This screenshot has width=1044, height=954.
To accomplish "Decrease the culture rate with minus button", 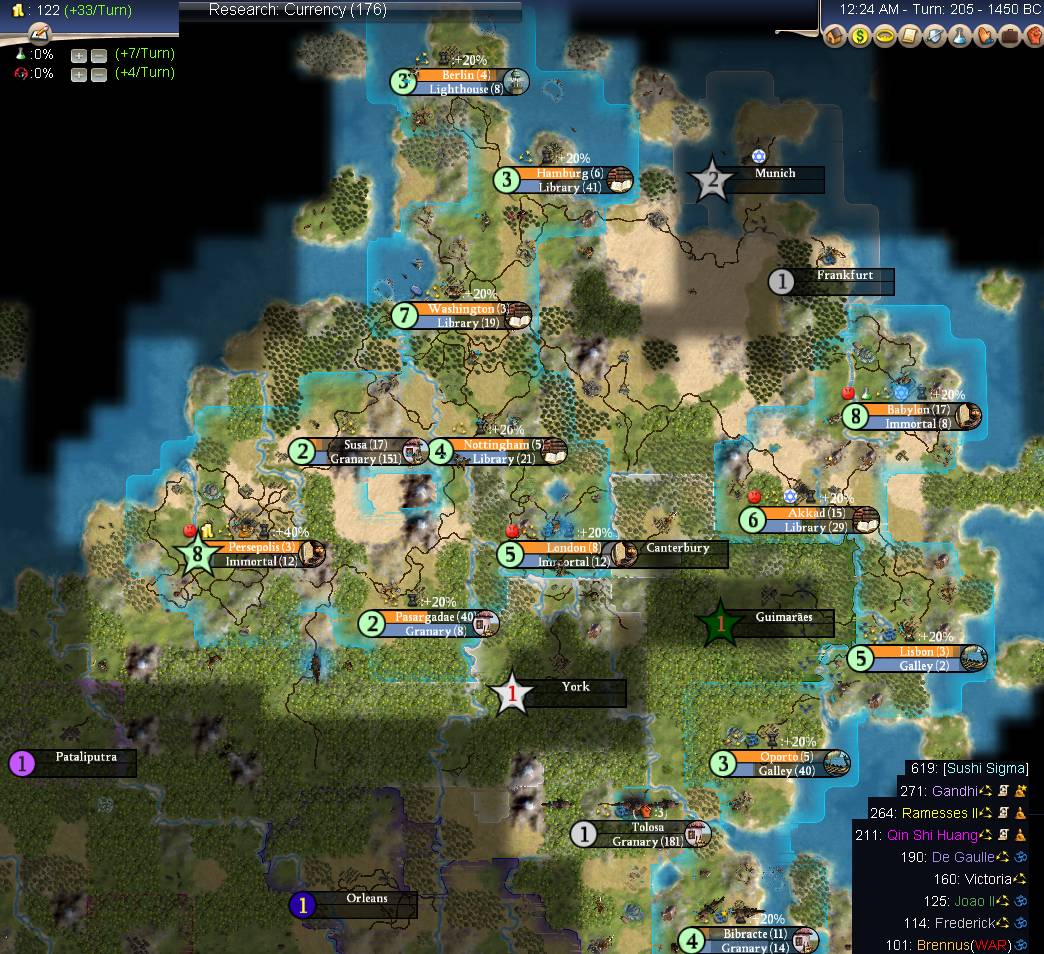I will coord(98,75).
